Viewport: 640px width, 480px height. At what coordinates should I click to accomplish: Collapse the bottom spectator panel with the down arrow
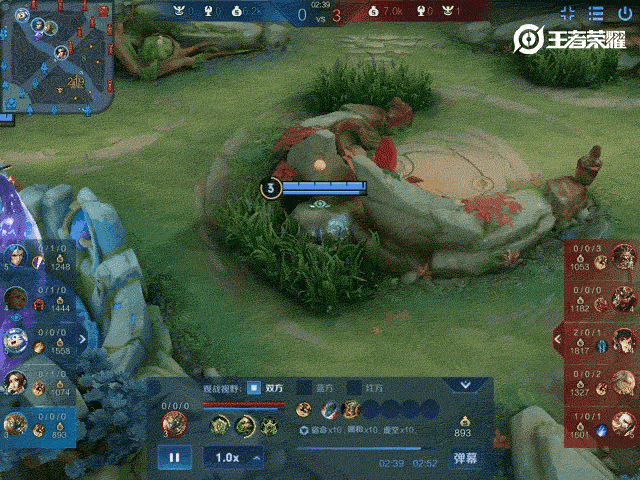(x=464, y=385)
